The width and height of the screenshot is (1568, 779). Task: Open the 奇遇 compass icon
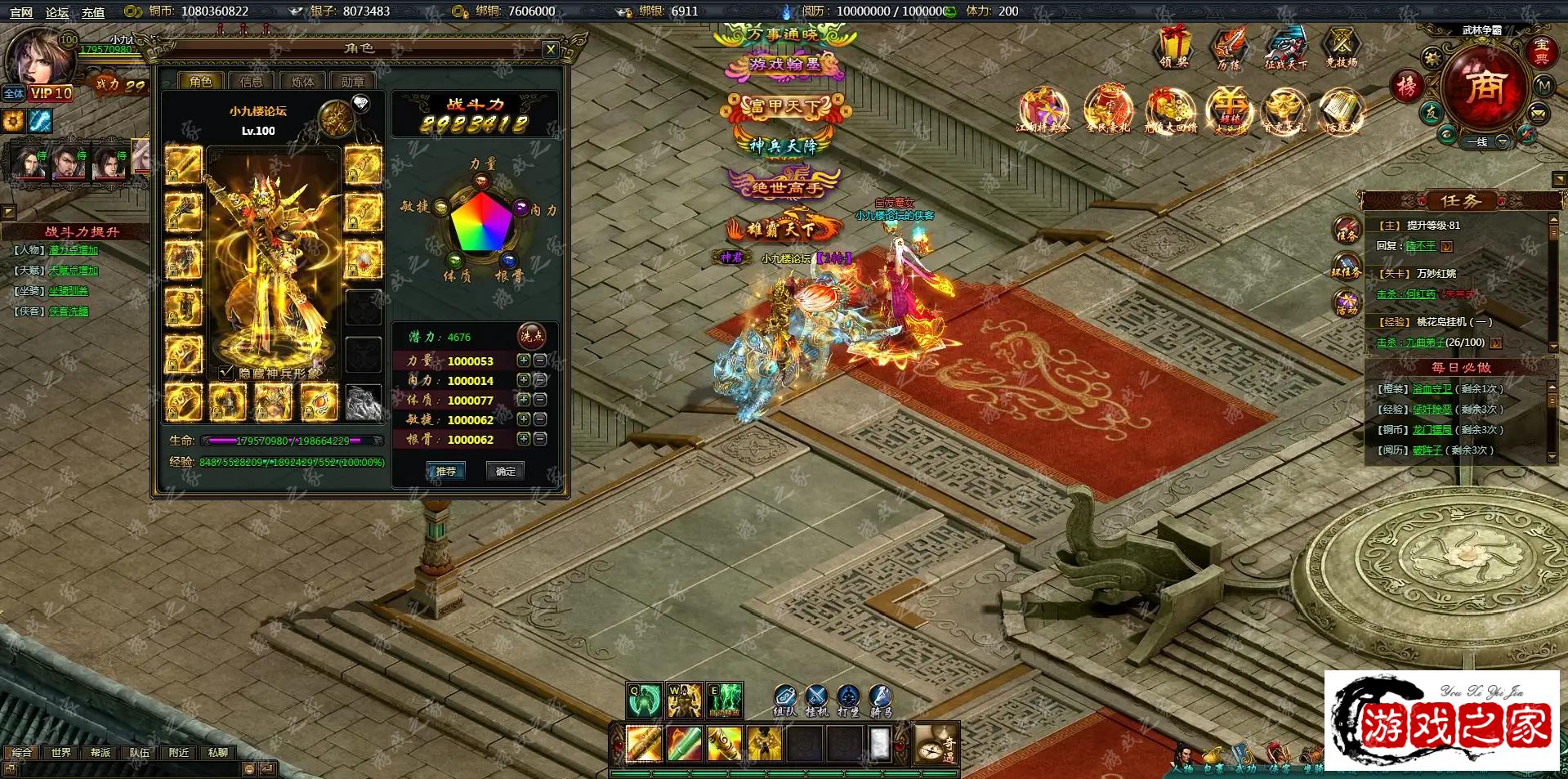click(934, 745)
